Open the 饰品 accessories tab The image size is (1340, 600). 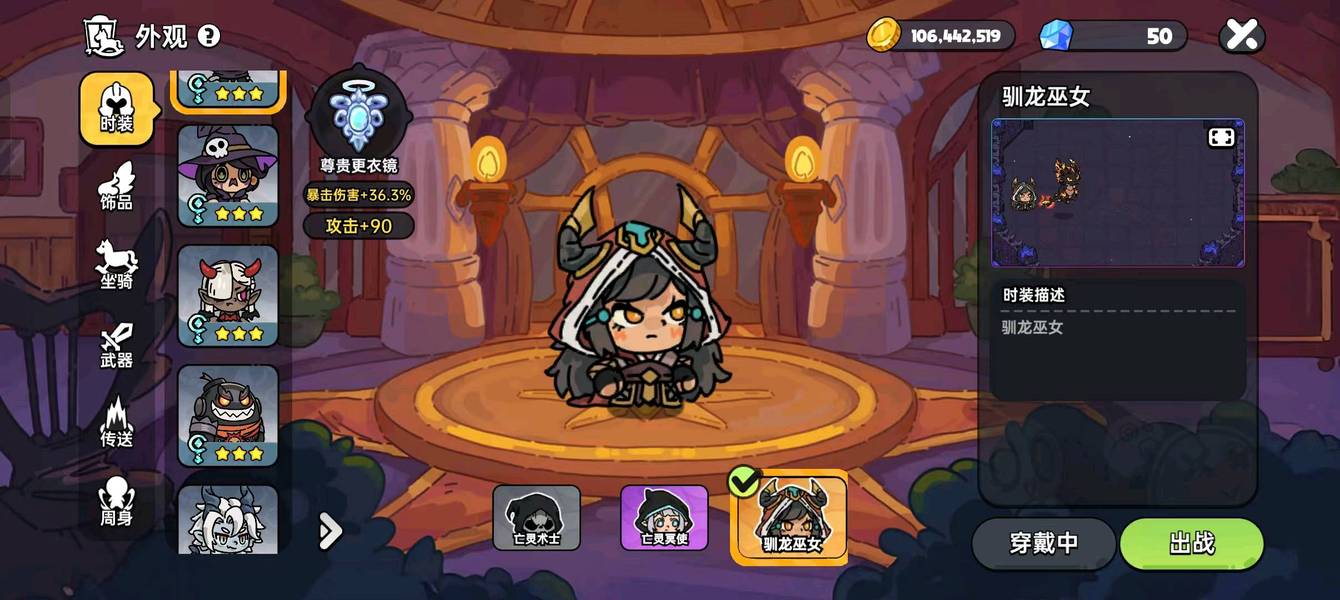117,187
